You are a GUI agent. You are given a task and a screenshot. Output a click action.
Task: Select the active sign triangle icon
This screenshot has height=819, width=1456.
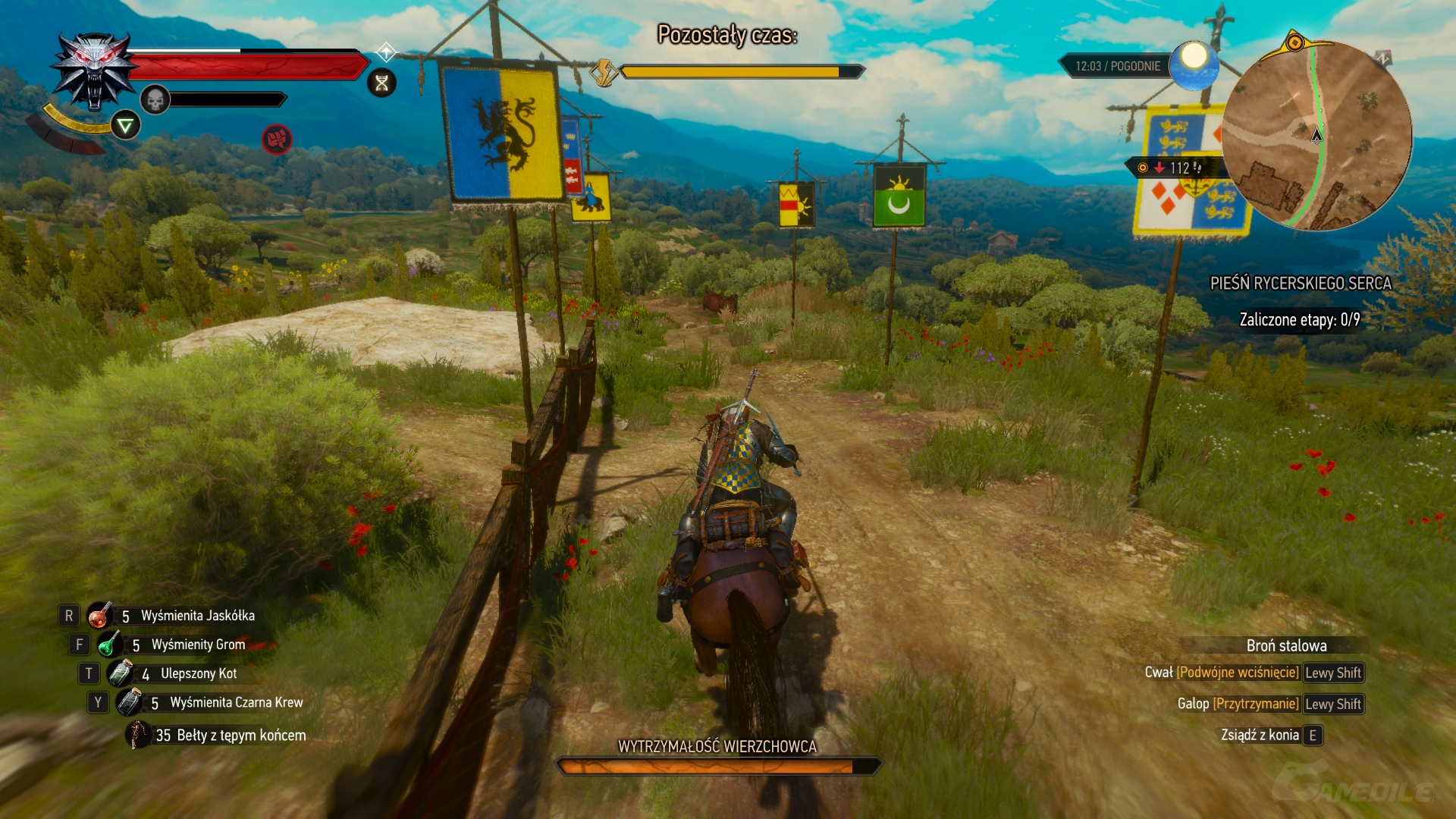(125, 125)
